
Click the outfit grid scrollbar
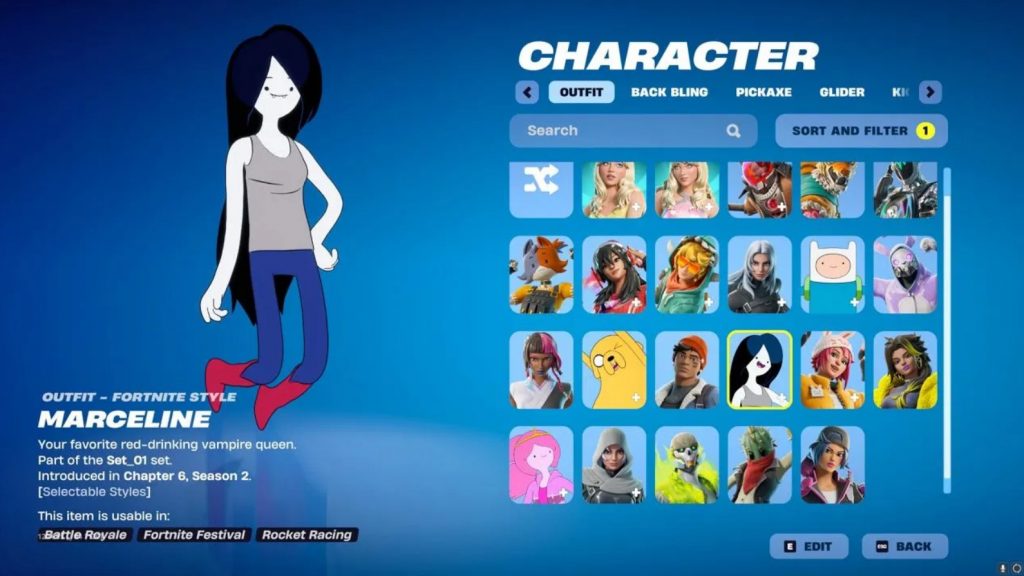[x=947, y=330]
